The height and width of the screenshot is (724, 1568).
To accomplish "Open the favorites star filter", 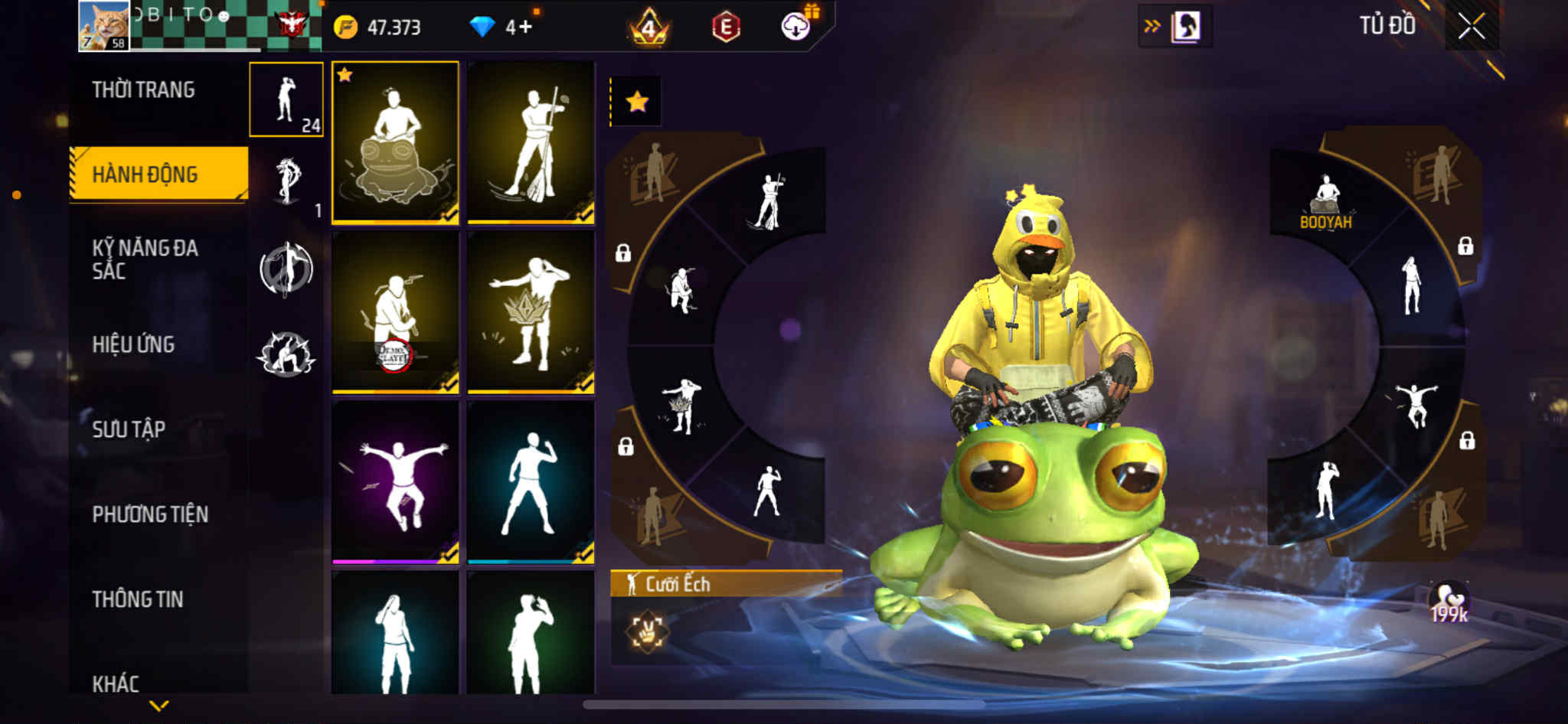I will [x=636, y=102].
